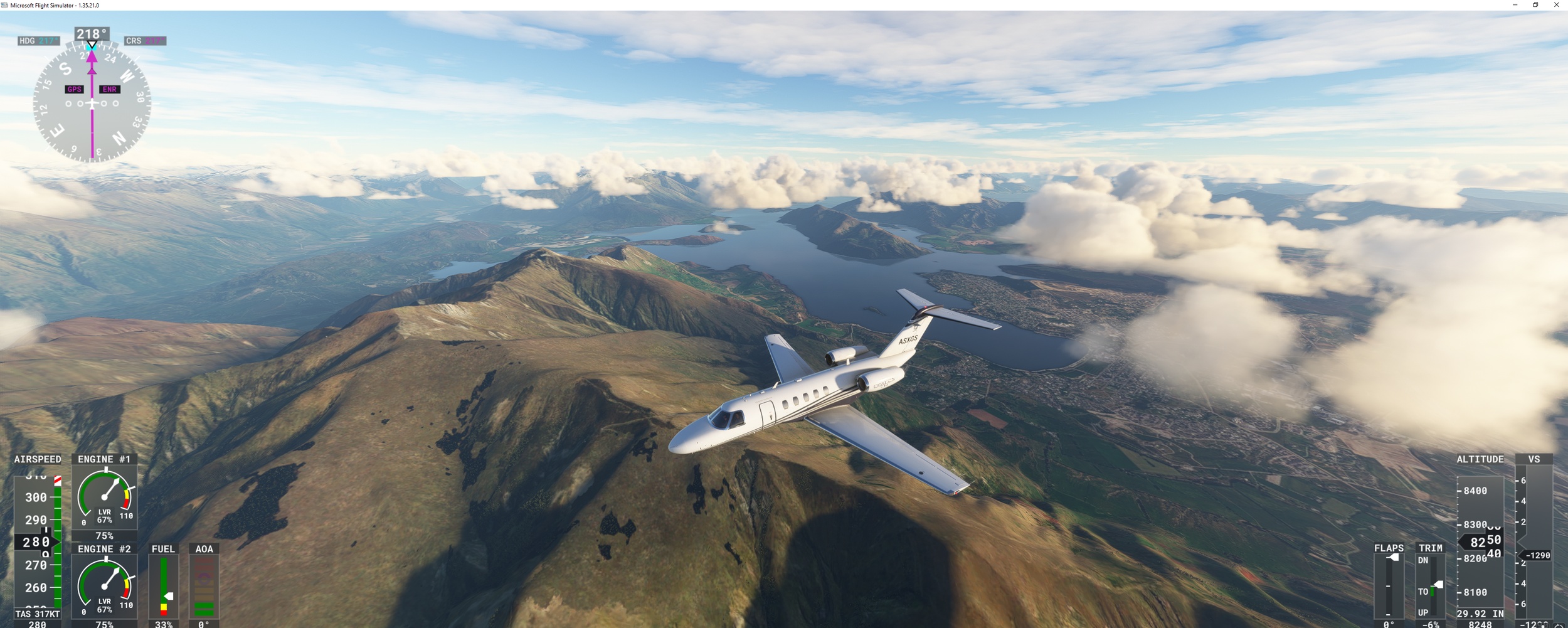Close the Microsoft Flight Simulator window
Image resolution: width=1568 pixels, height=628 pixels.
coord(1556,5)
